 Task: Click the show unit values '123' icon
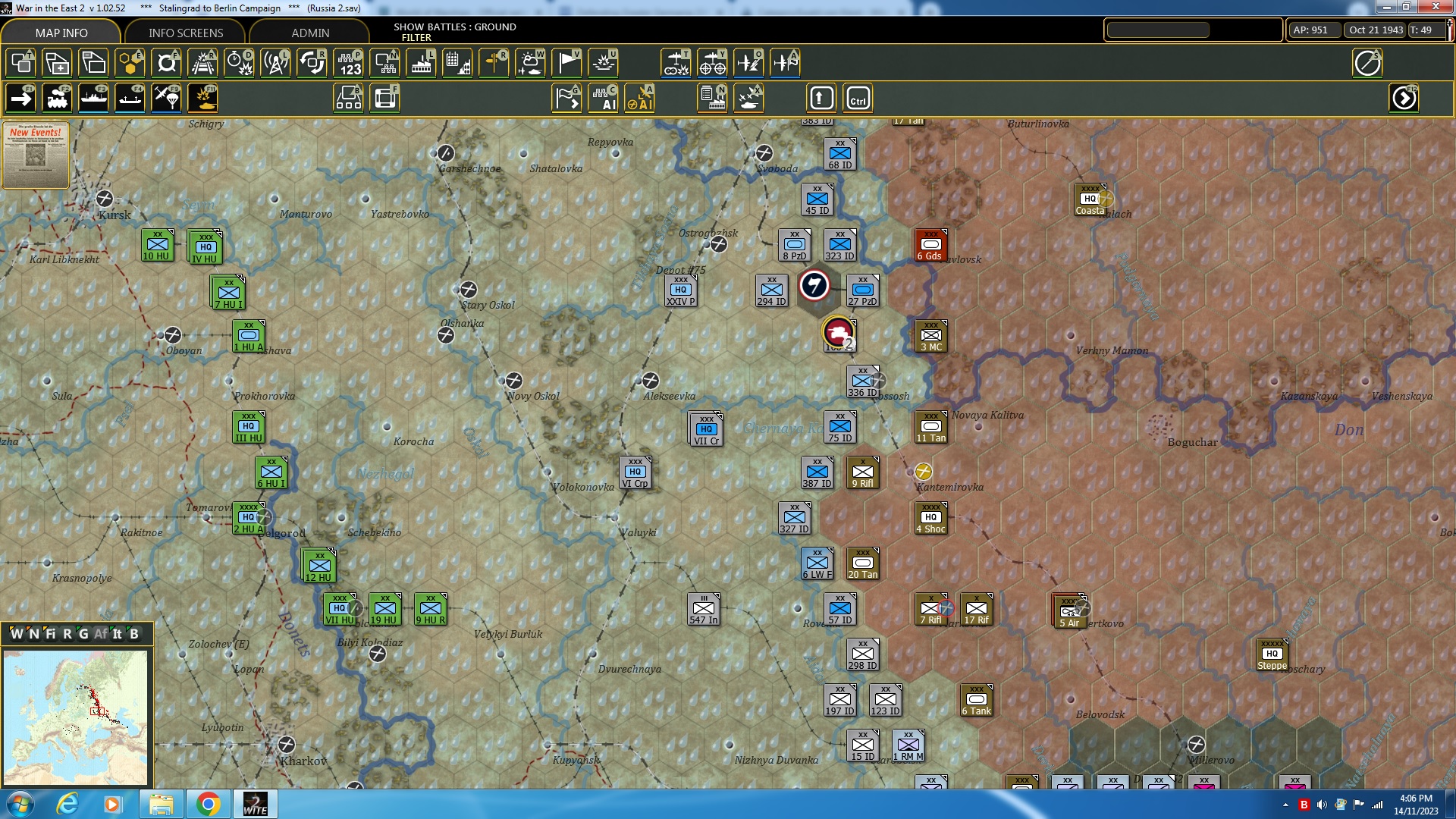(350, 64)
